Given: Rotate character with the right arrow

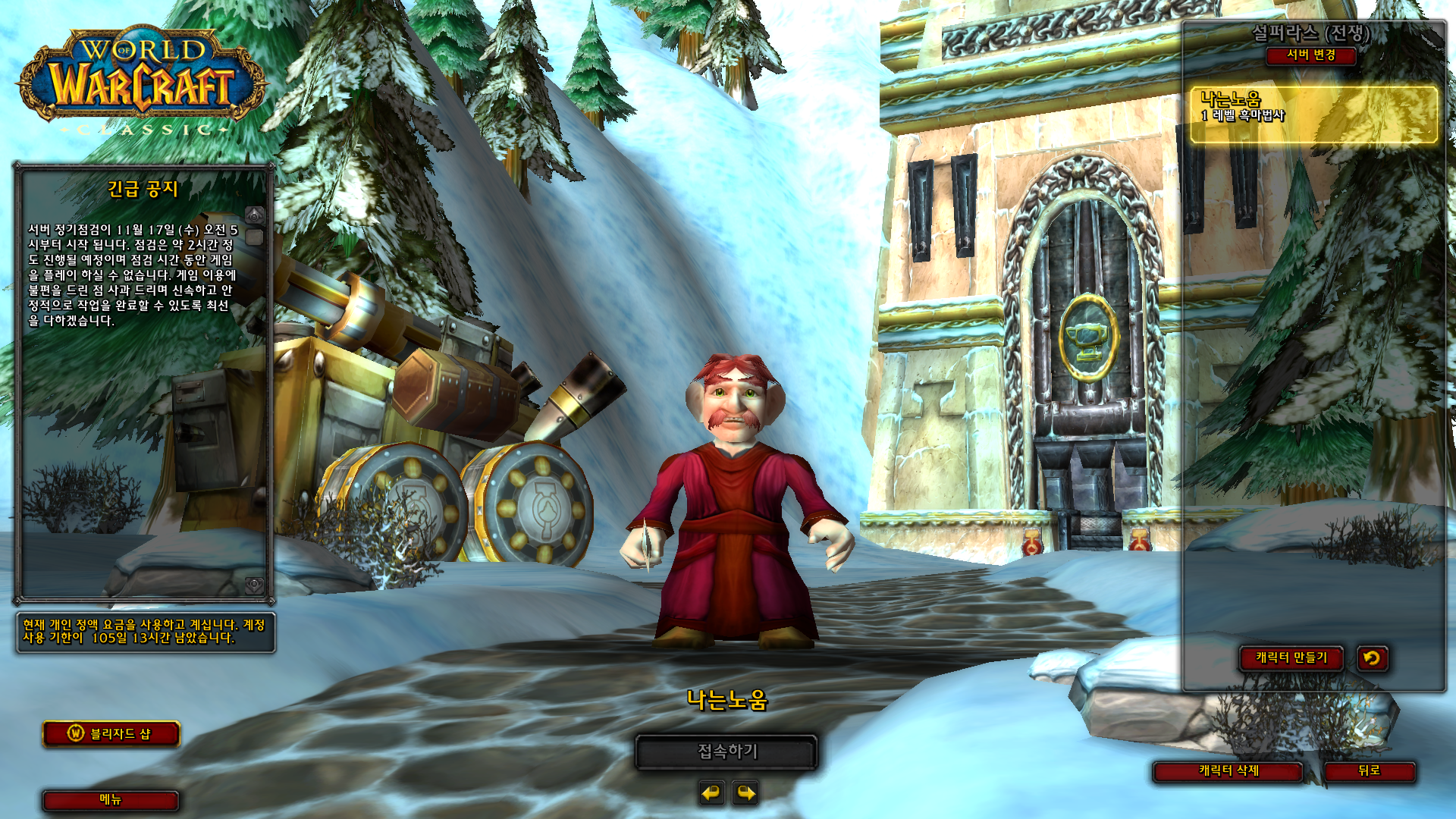Looking at the screenshot, I should [746, 793].
